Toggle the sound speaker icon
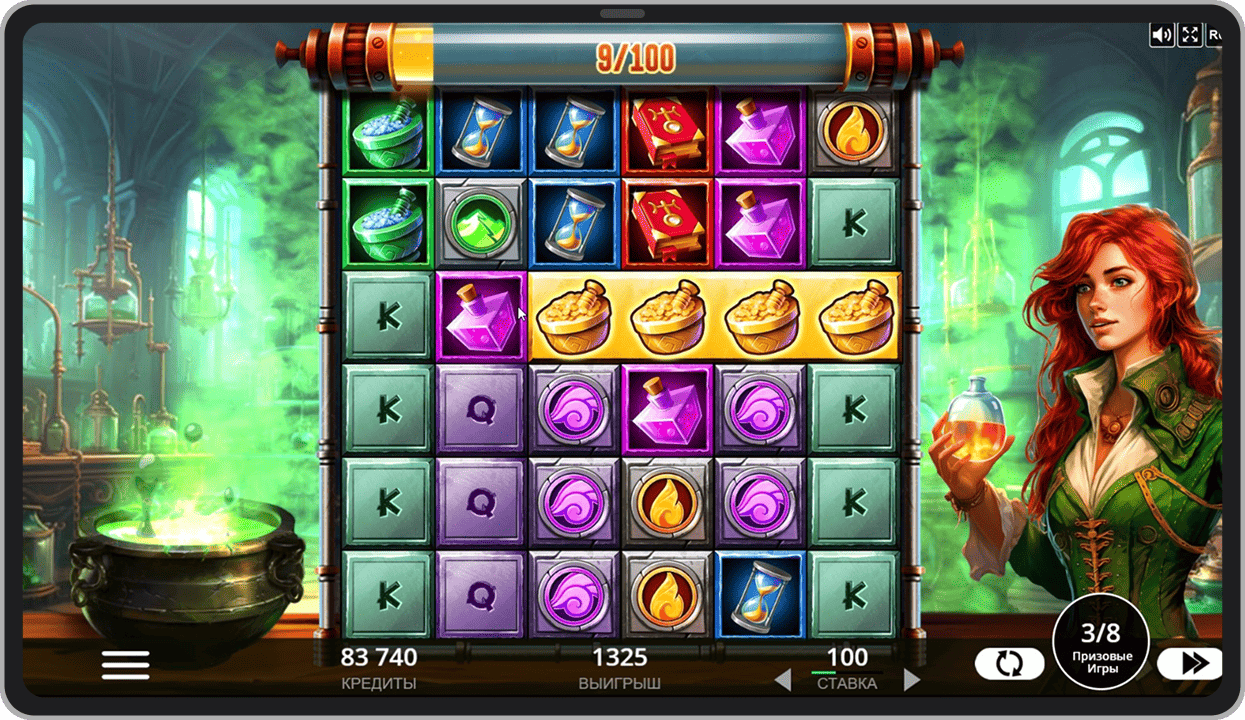Image resolution: width=1245 pixels, height=720 pixels. point(1161,35)
